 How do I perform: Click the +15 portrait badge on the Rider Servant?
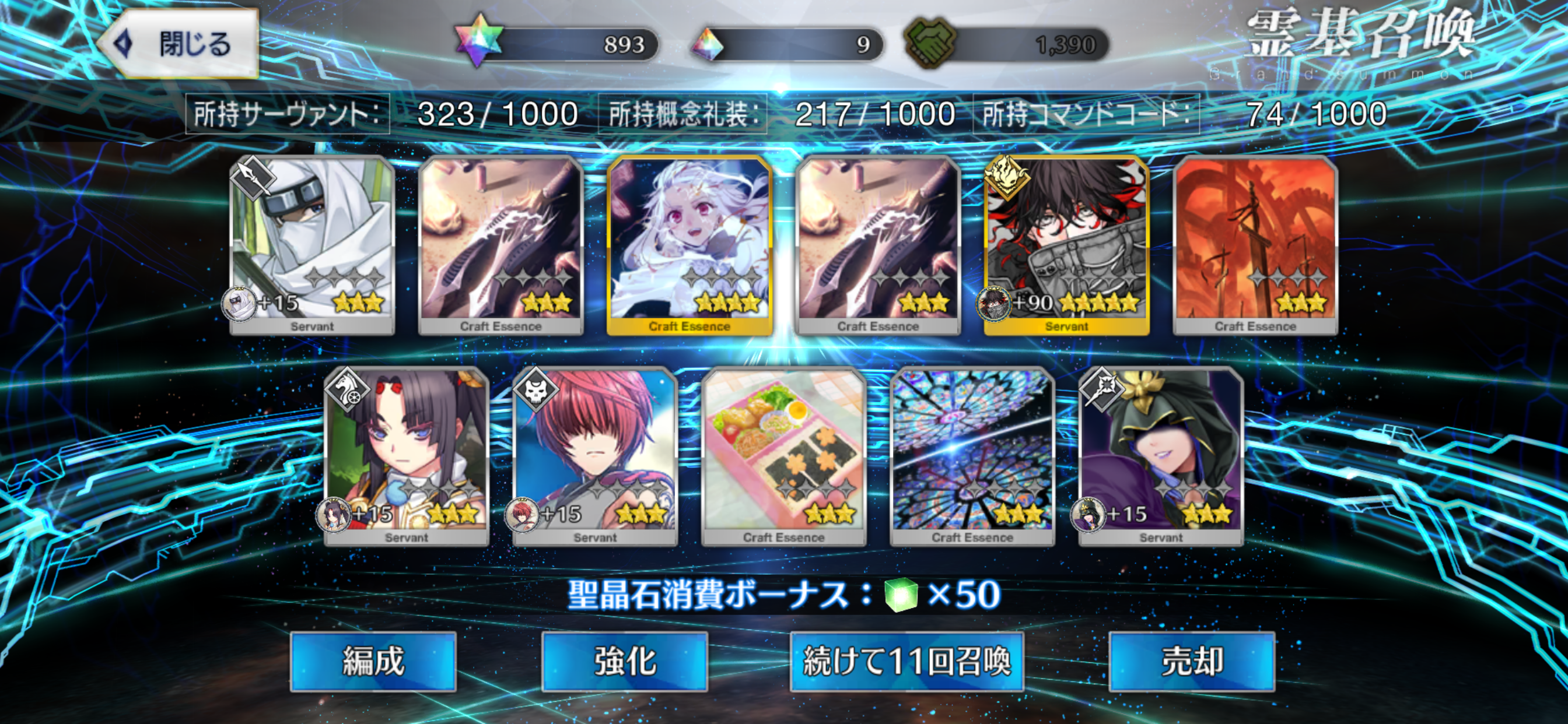pos(335,515)
